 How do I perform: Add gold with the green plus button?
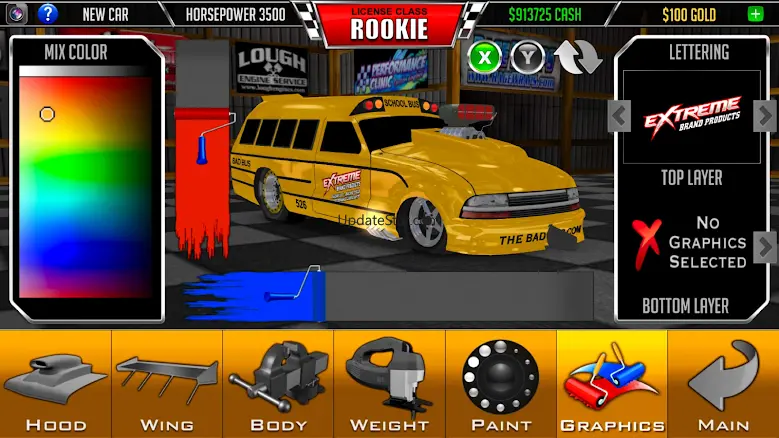point(754,14)
